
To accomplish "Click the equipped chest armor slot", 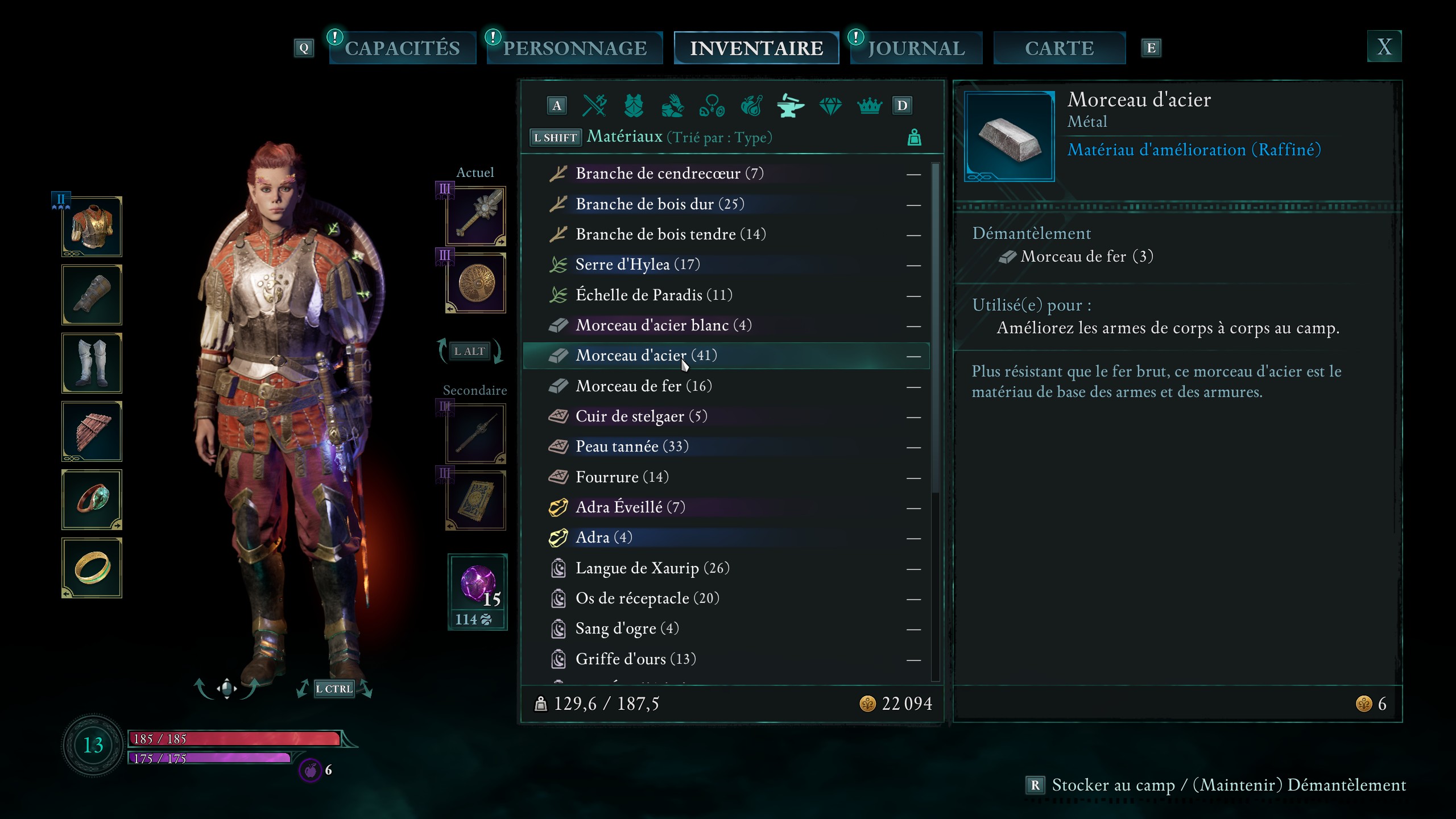I will point(92,227).
